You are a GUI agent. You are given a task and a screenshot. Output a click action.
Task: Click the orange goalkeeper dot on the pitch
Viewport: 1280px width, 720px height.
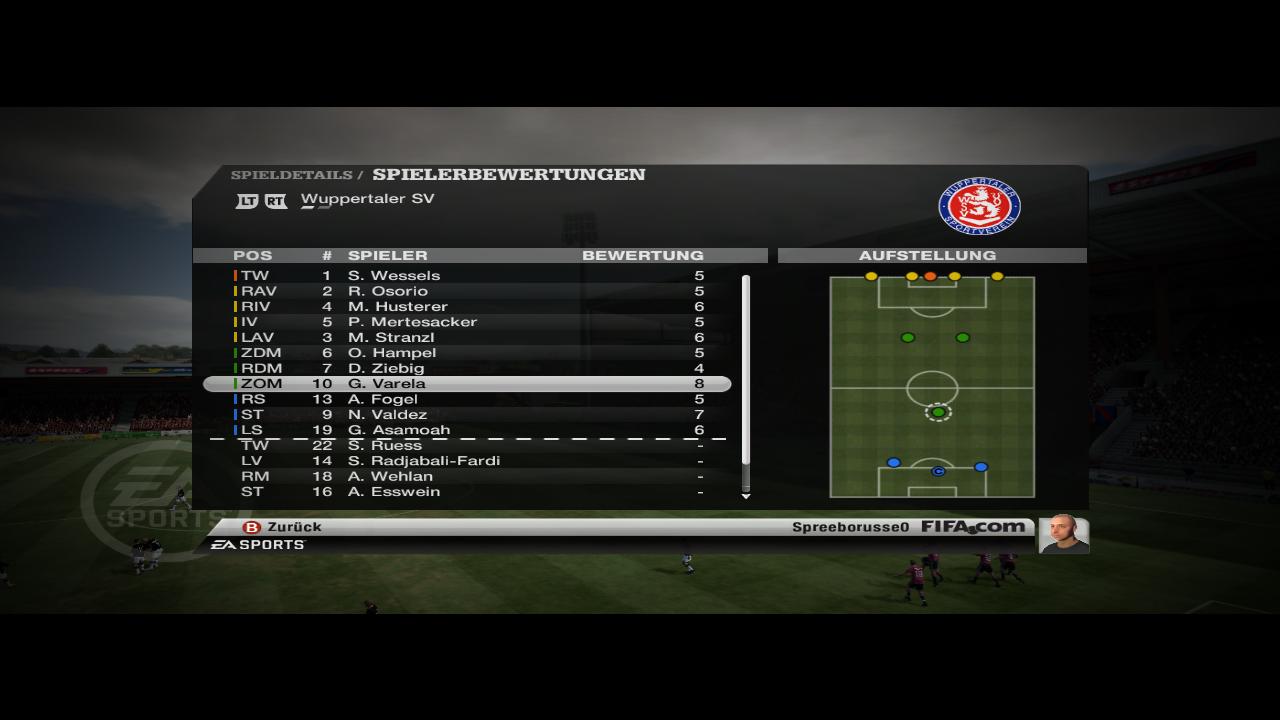[931, 276]
